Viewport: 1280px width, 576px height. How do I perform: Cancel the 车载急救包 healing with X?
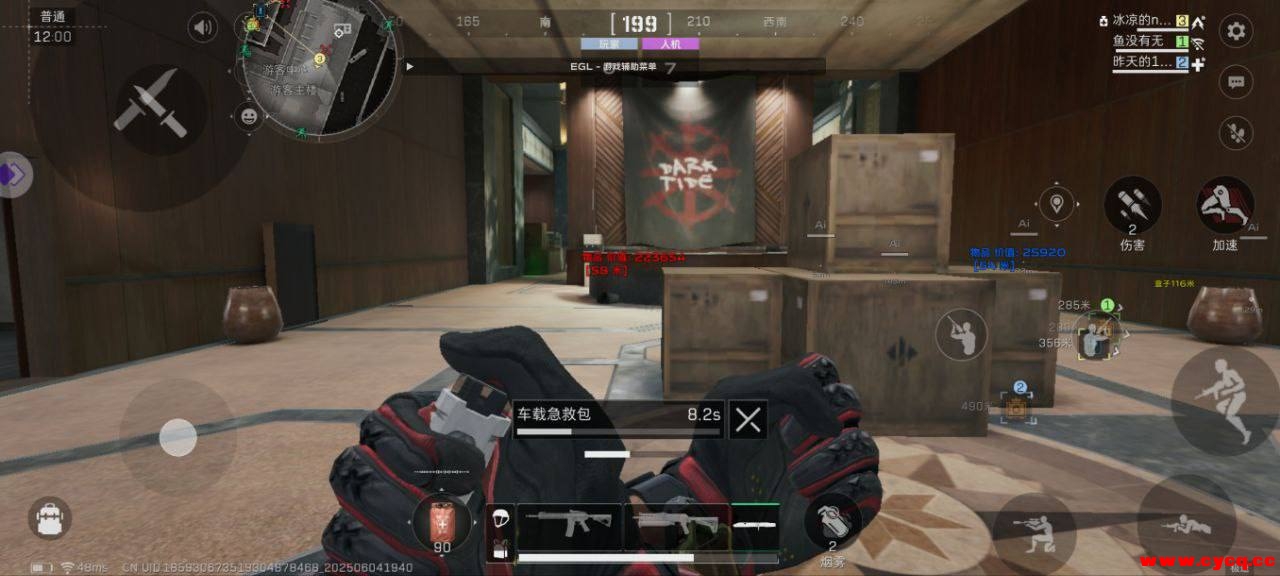748,419
